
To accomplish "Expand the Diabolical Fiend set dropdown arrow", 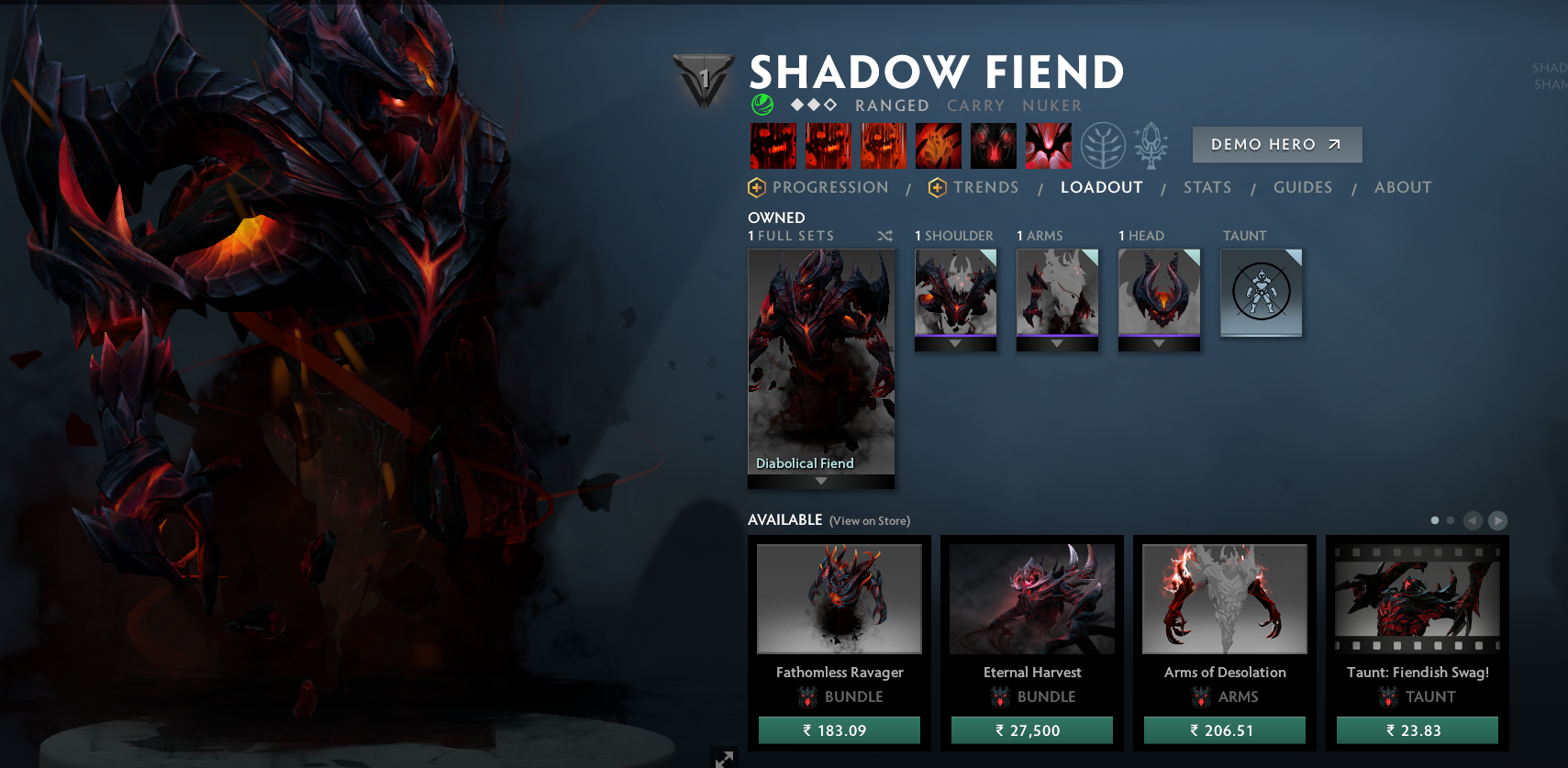I will [820, 478].
